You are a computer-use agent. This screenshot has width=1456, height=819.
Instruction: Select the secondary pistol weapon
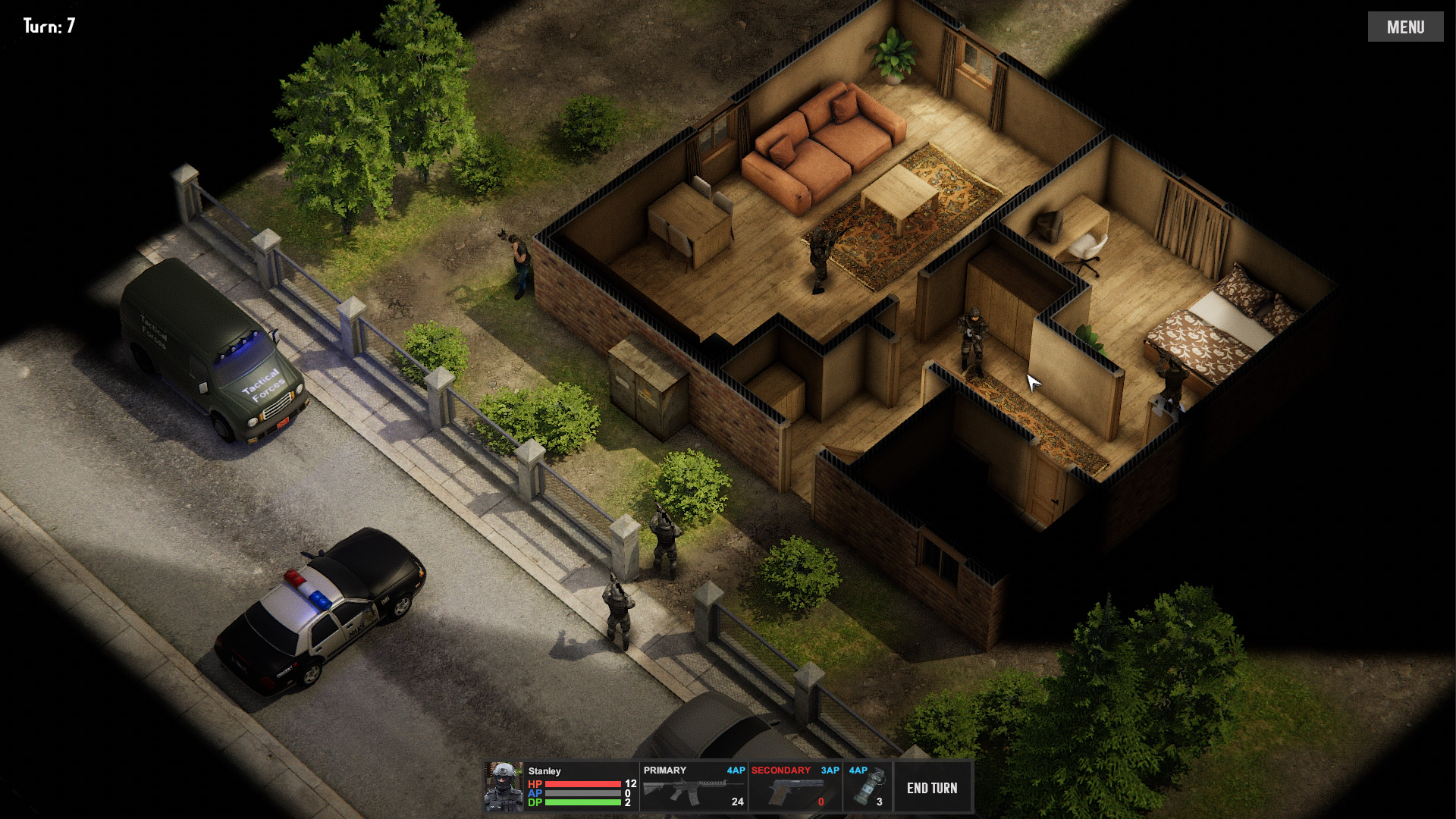click(x=795, y=788)
